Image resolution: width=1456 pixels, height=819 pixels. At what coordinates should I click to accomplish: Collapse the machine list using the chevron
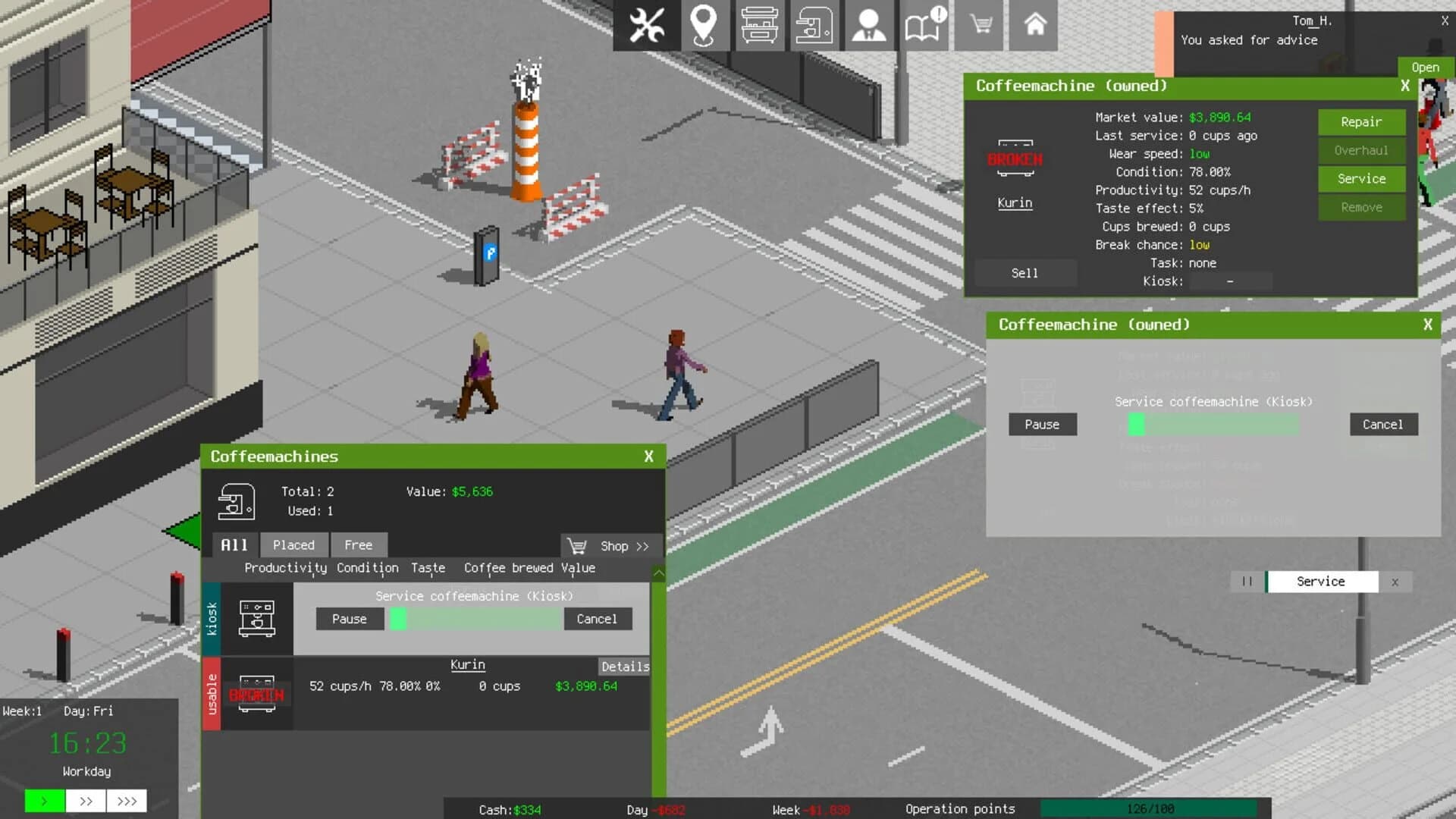[x=658, y=574]
